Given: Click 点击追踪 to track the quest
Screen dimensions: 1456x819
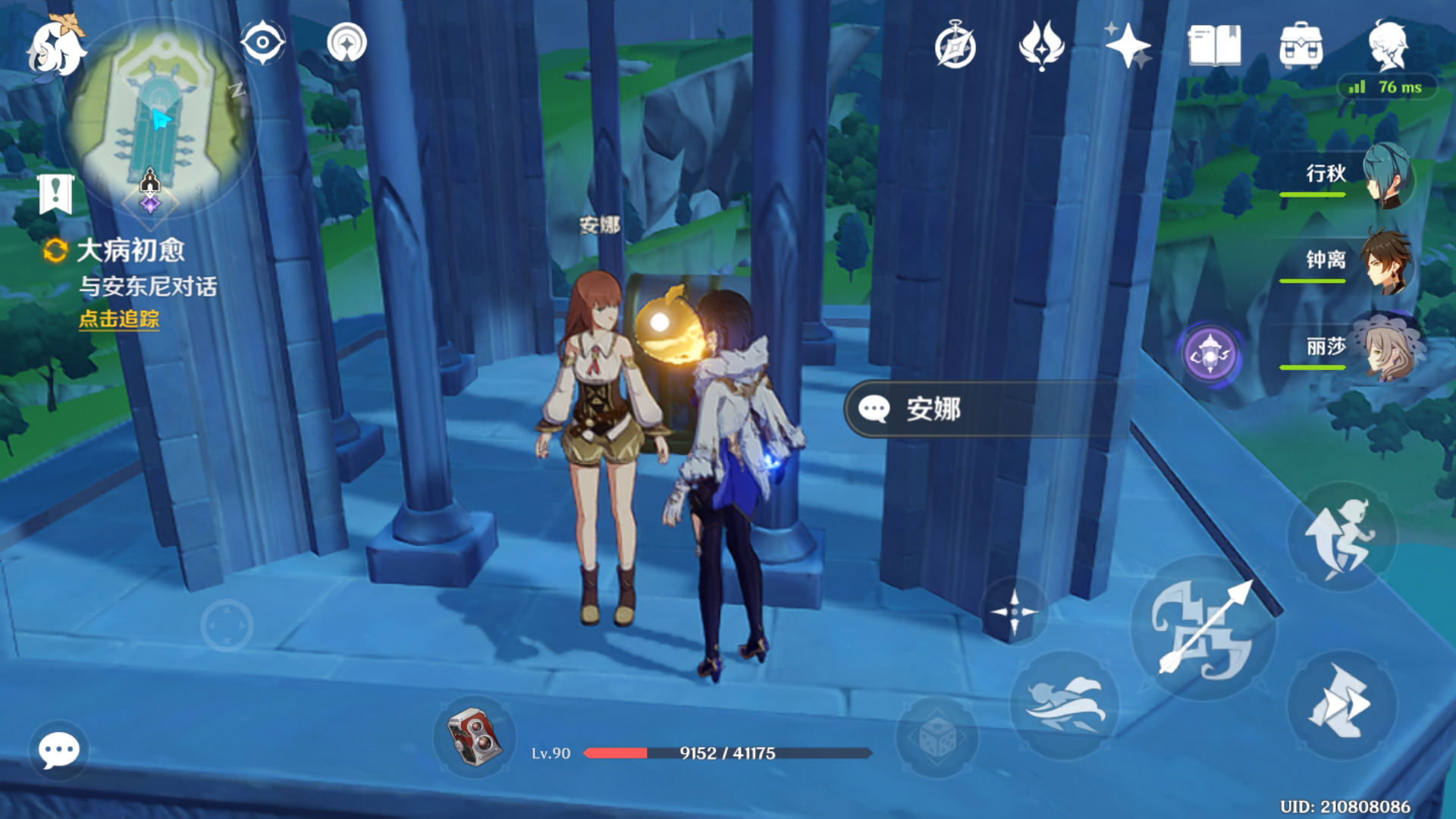Looking at the screenshot, I should [x=119, y=320].
